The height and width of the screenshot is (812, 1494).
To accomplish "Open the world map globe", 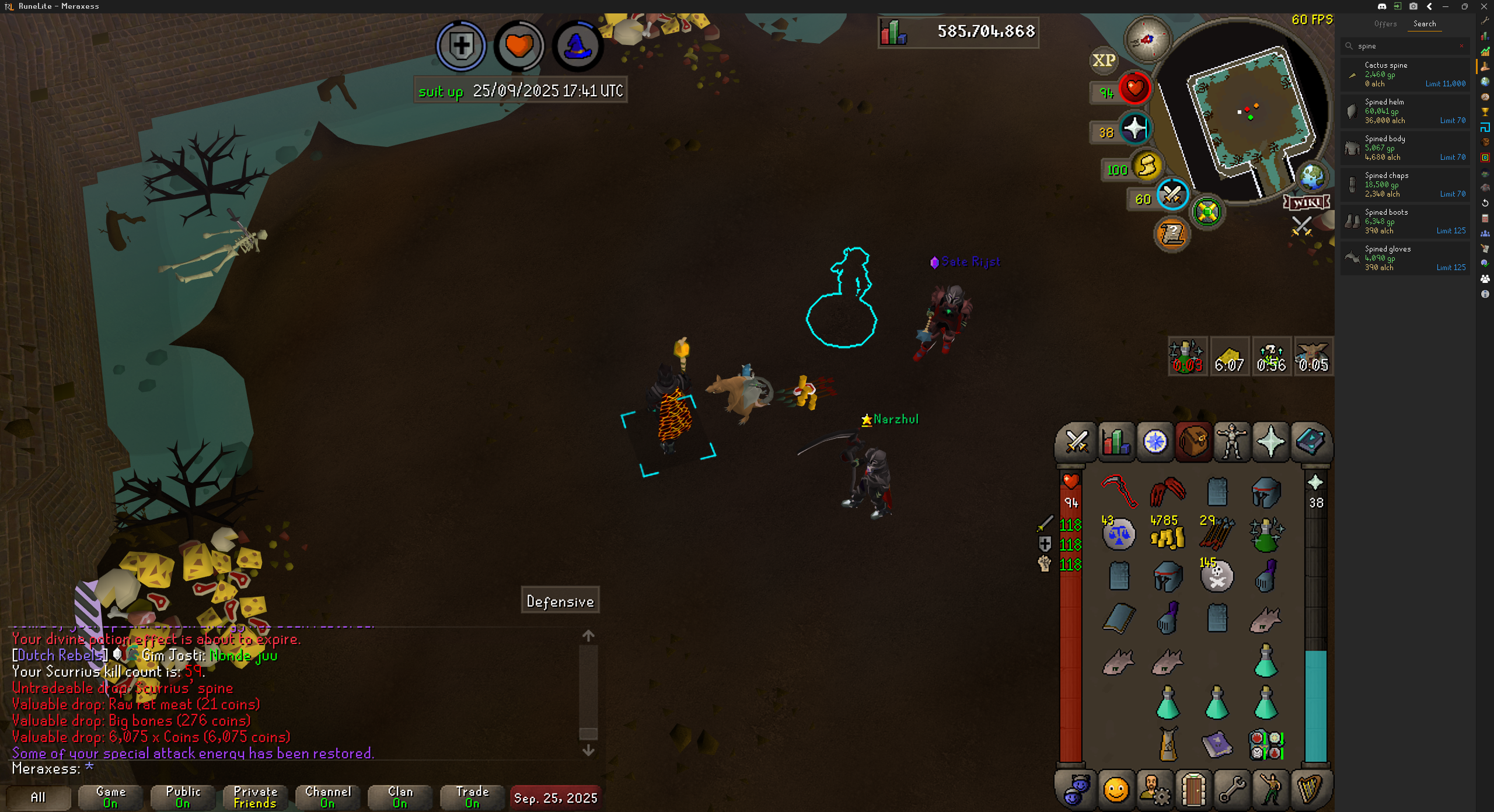I will (1312, 177).
